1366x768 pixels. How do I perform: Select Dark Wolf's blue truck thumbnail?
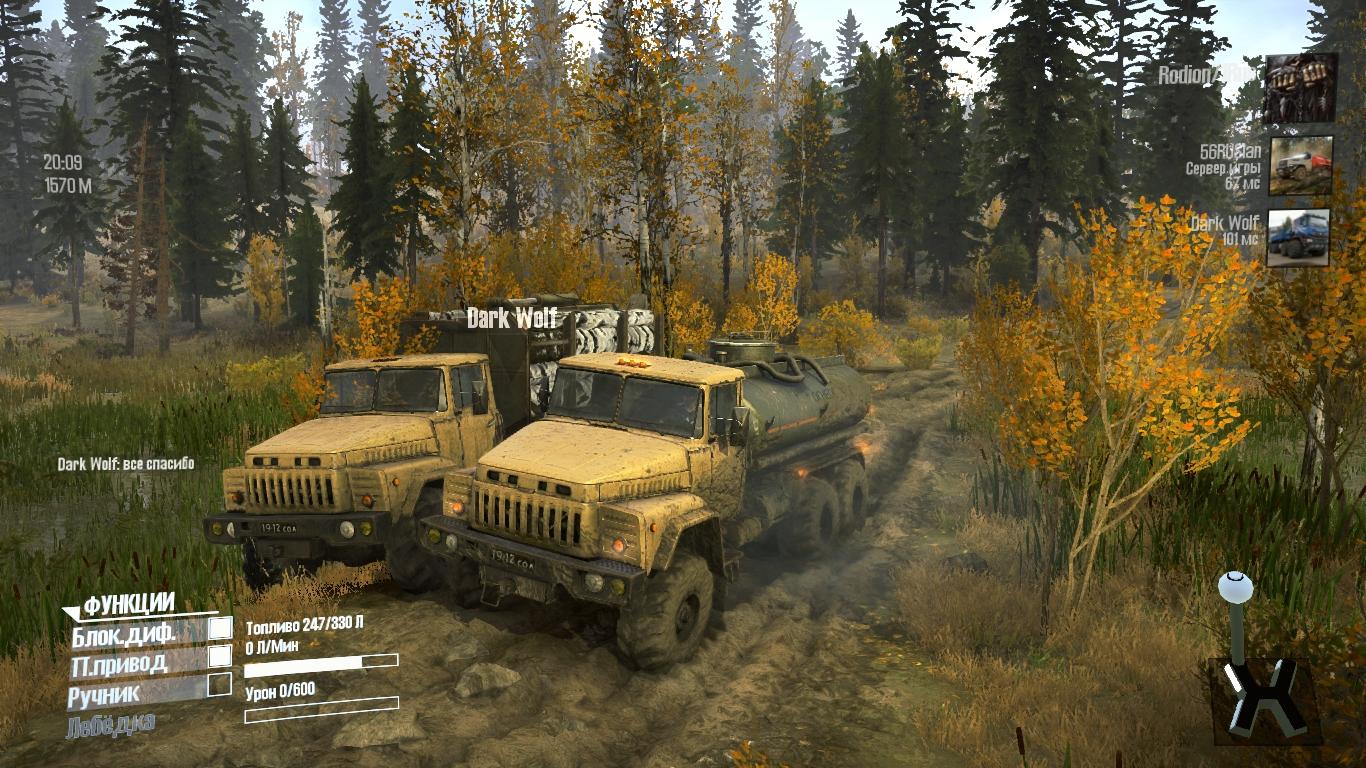(x=1299, y=238)
